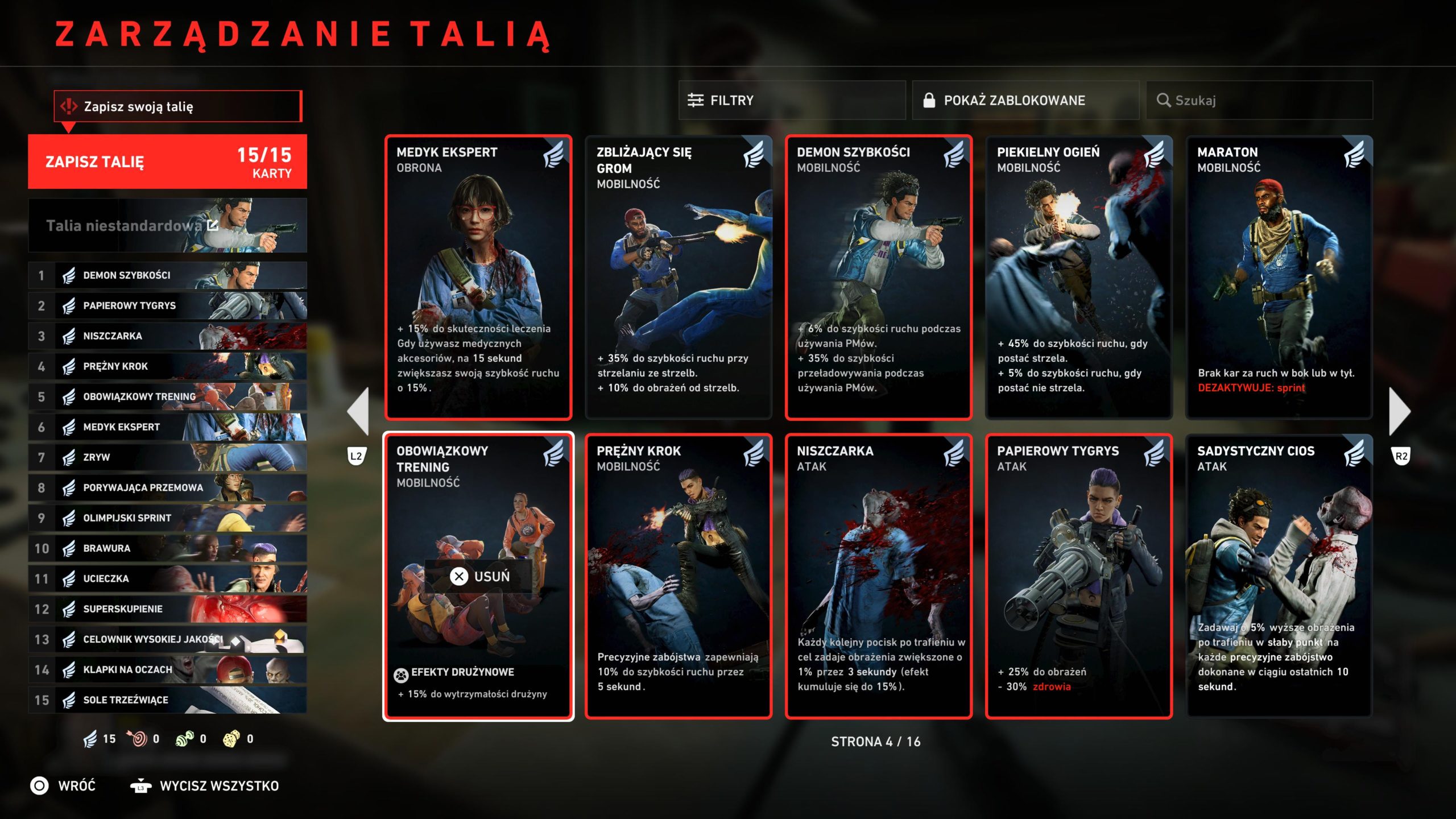This screenshot has width=1456, height=819.
Task: Select the Zbliżający się grom card
Action: click(x=678, y=277)
